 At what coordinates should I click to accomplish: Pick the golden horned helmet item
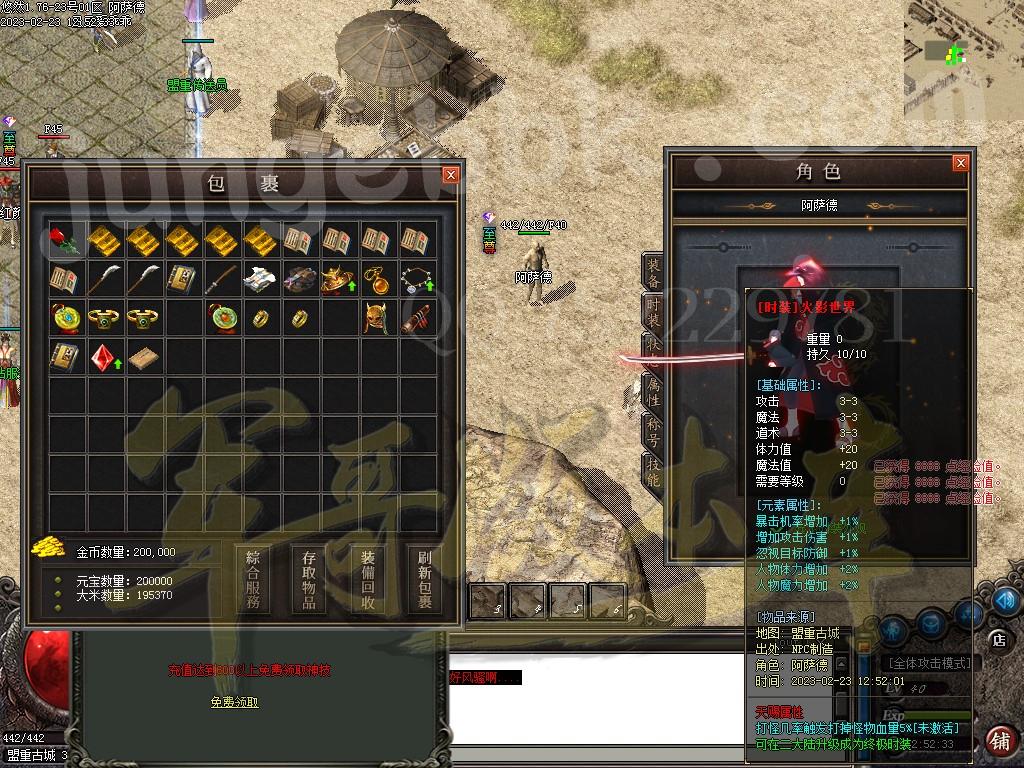(x=376, y=318)
